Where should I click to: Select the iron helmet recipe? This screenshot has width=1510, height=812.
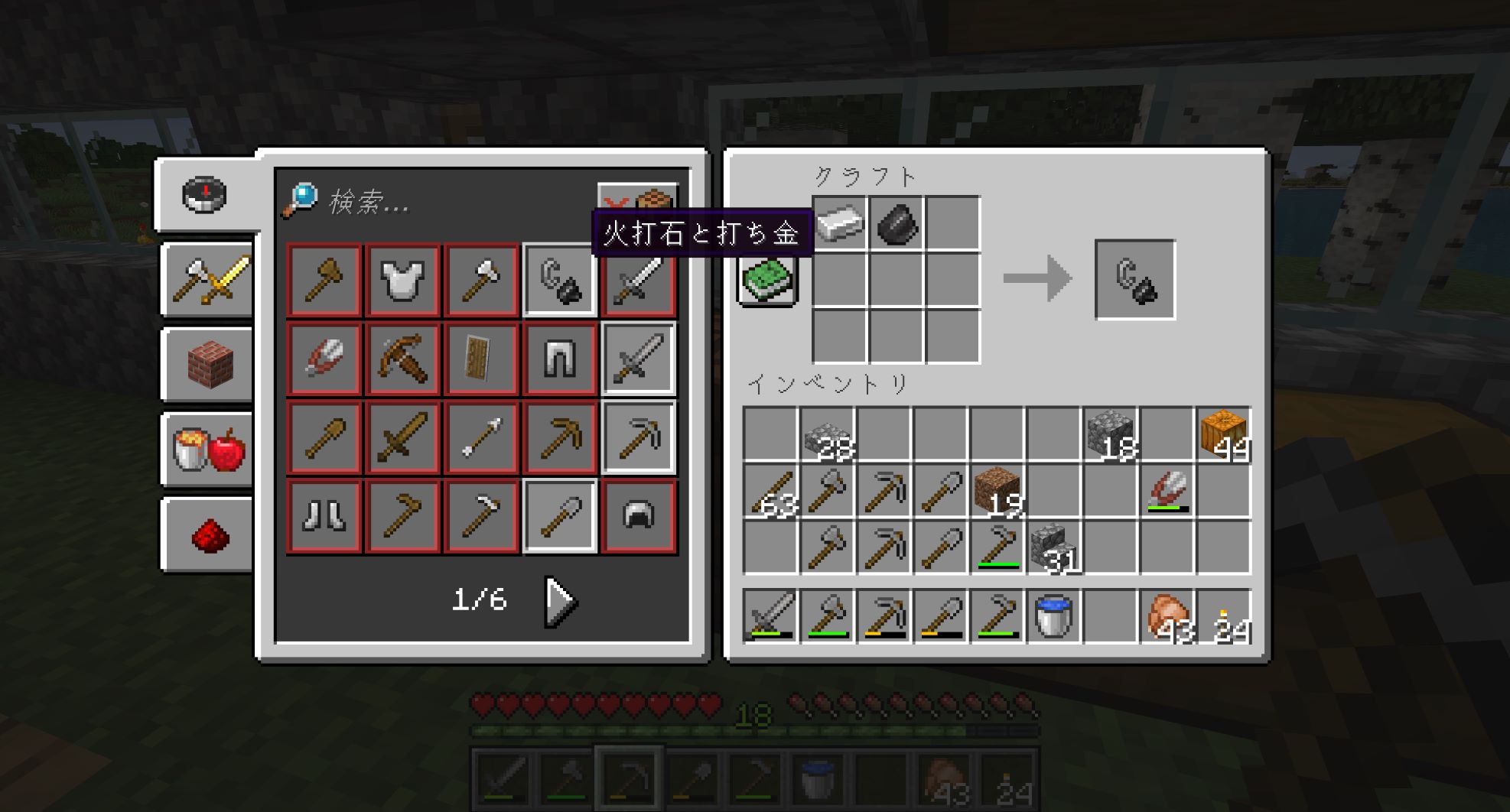click(638, 515)
